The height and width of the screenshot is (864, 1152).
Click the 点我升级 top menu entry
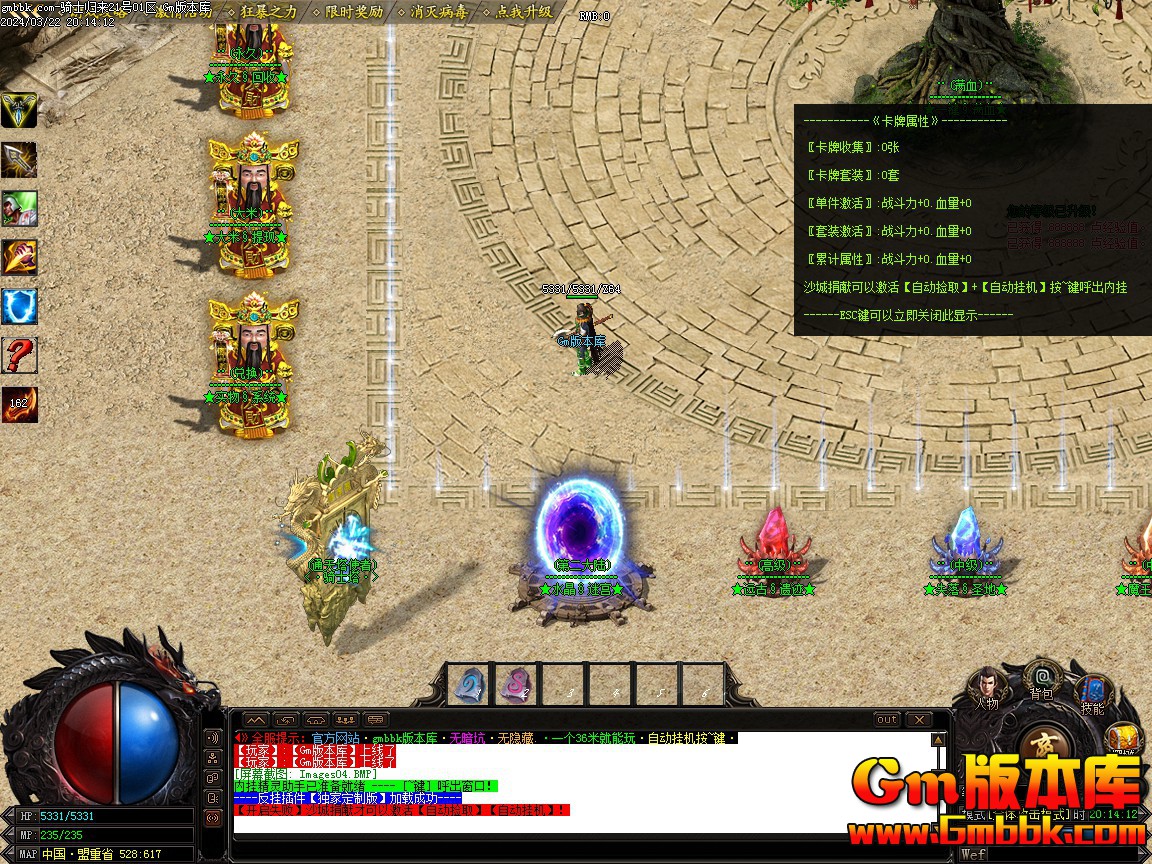[x=523, y=12]
